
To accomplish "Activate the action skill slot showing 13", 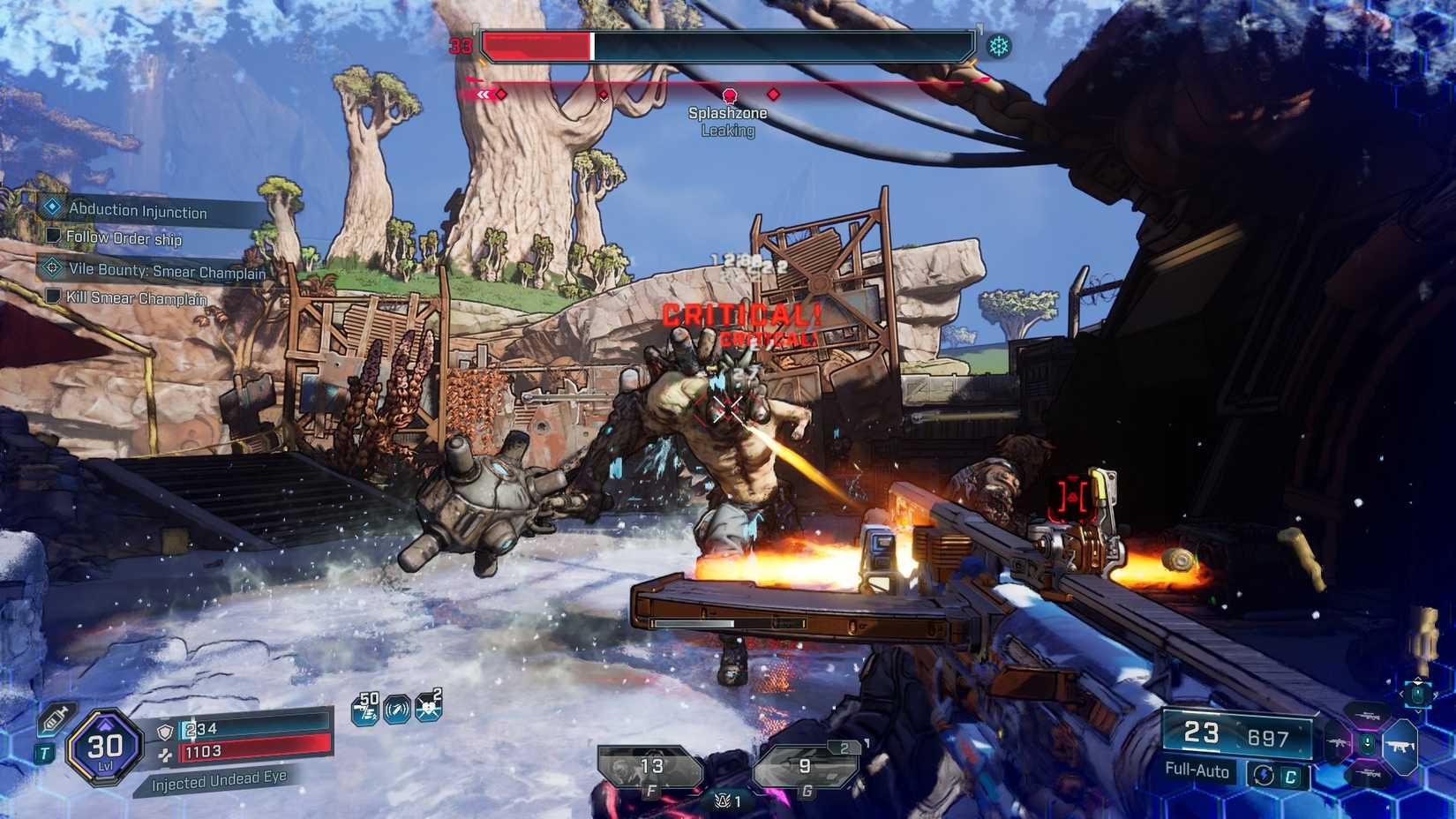I will pos(650,767).
